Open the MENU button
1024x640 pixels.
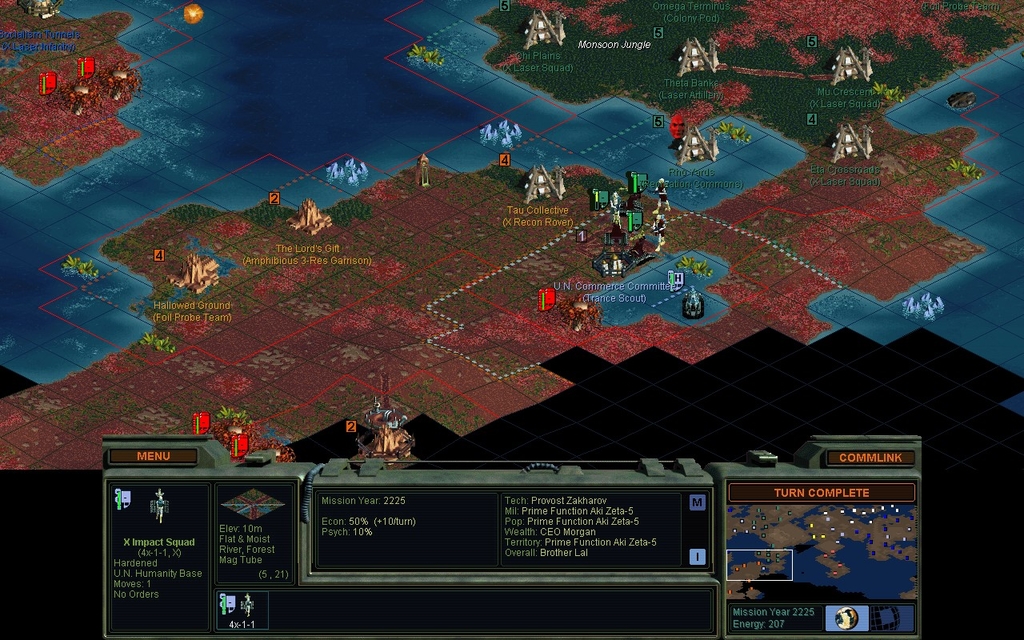coord(153,456)
